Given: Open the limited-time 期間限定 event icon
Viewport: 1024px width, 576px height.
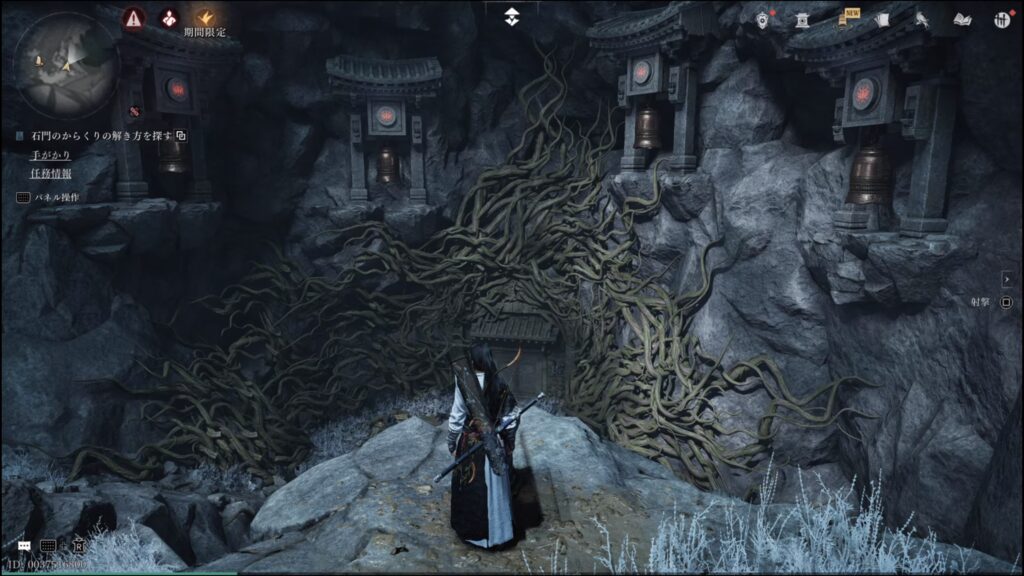Looking at the screenshot, I should tap(205, 18).
